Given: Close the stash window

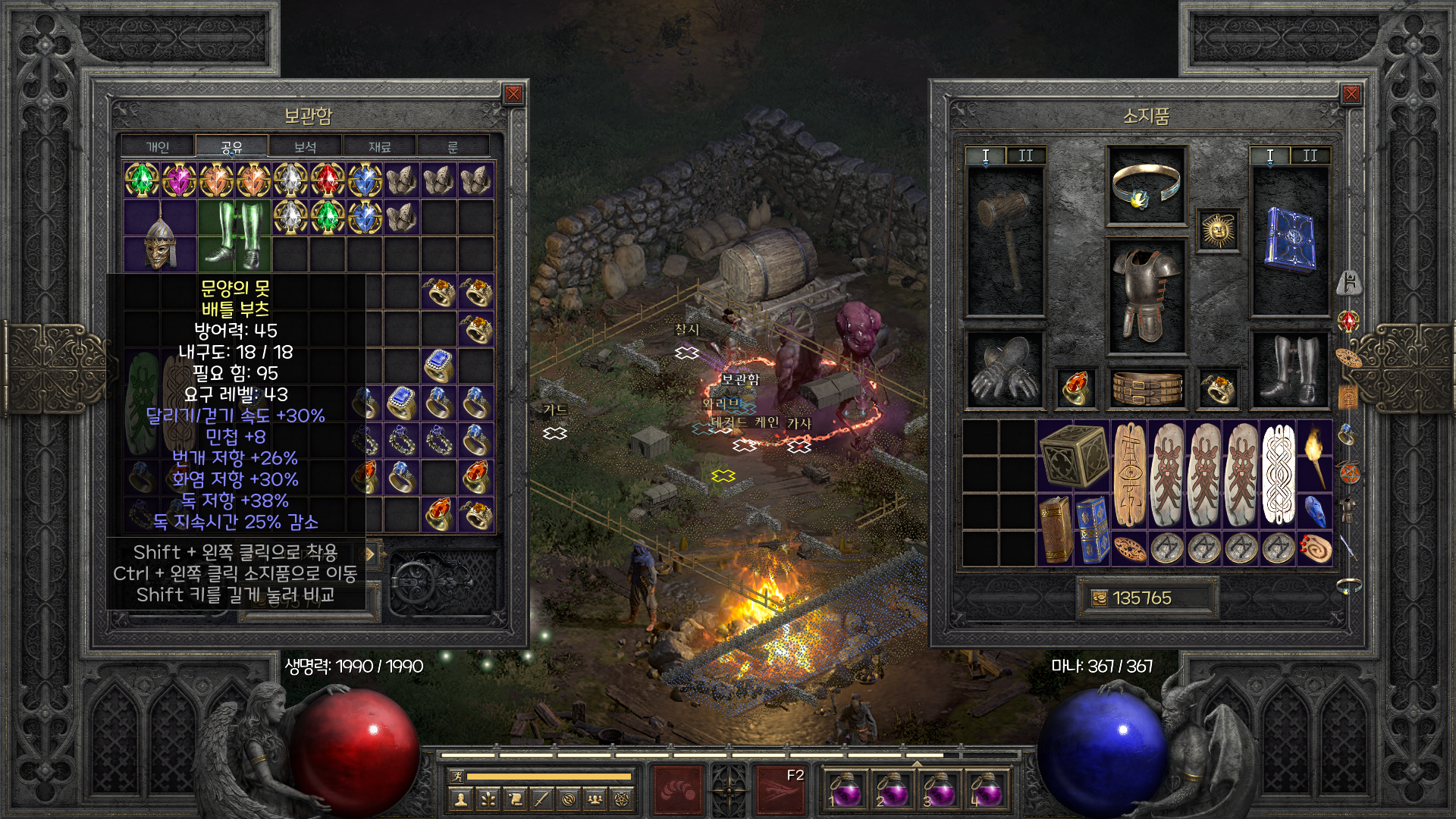Looking at the screenshot, I should coord(513,94).
